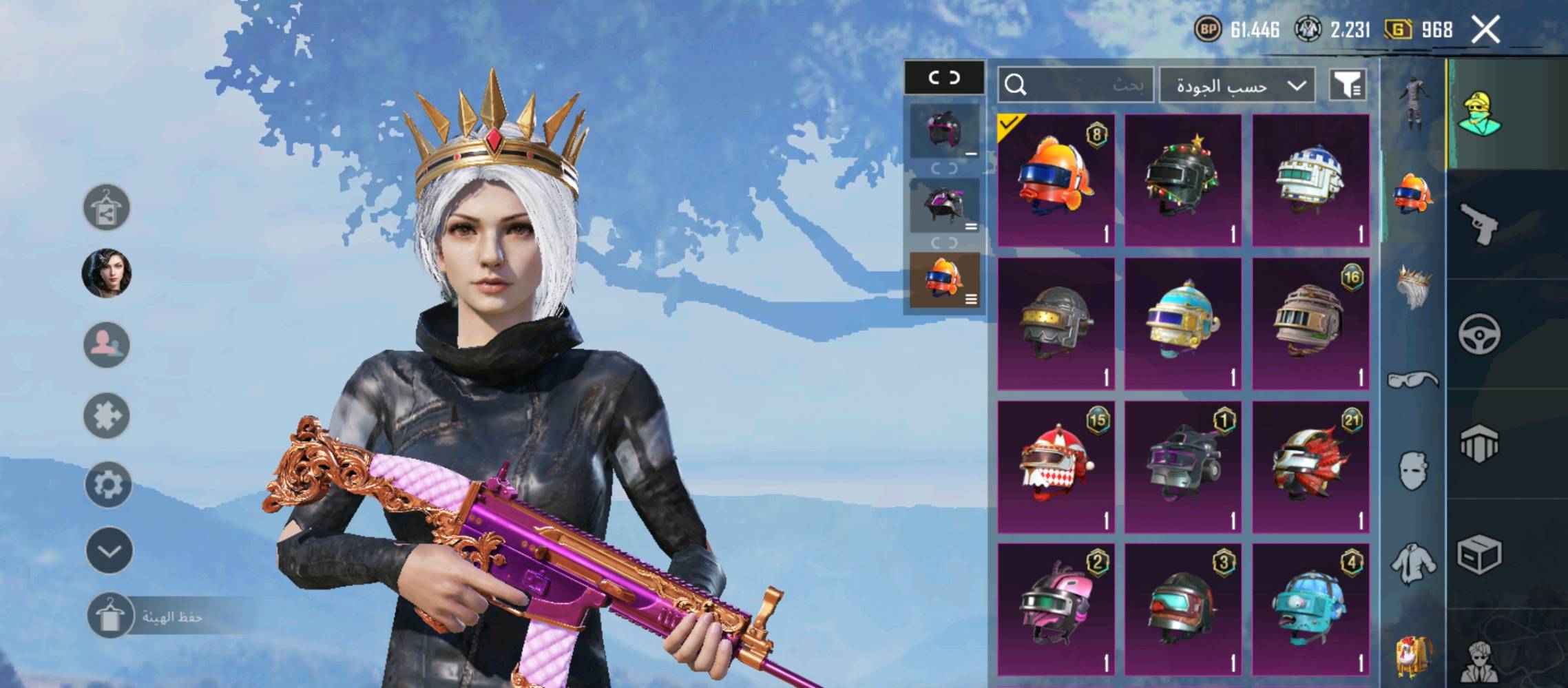Click the share outfit hanger icon
1568x688 pixels.
(x=107, y=207)
